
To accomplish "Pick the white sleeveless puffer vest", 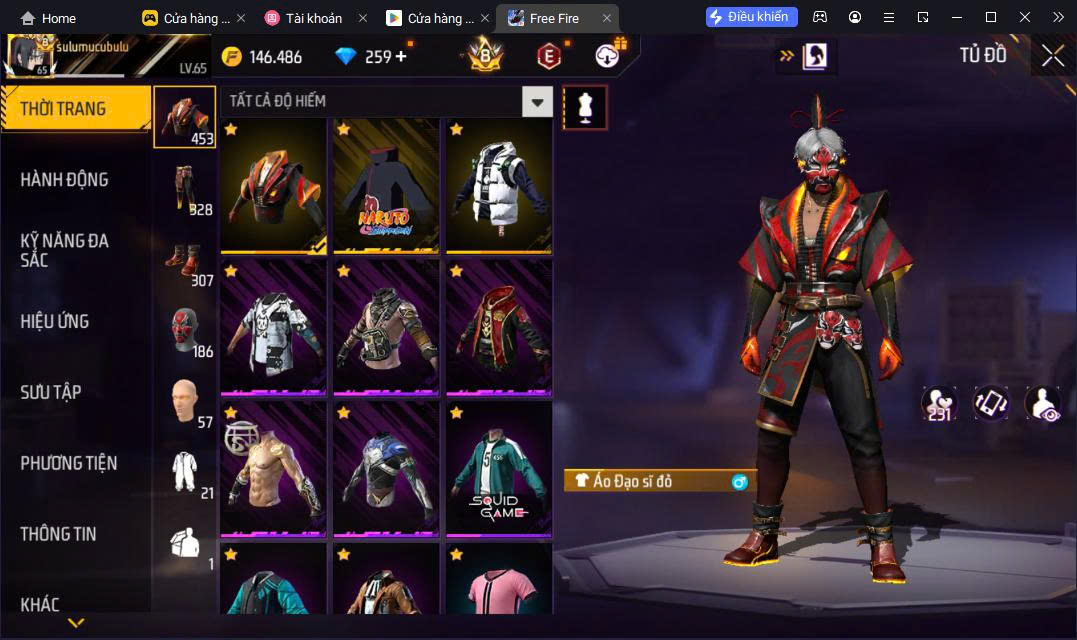I will point(499,185).
